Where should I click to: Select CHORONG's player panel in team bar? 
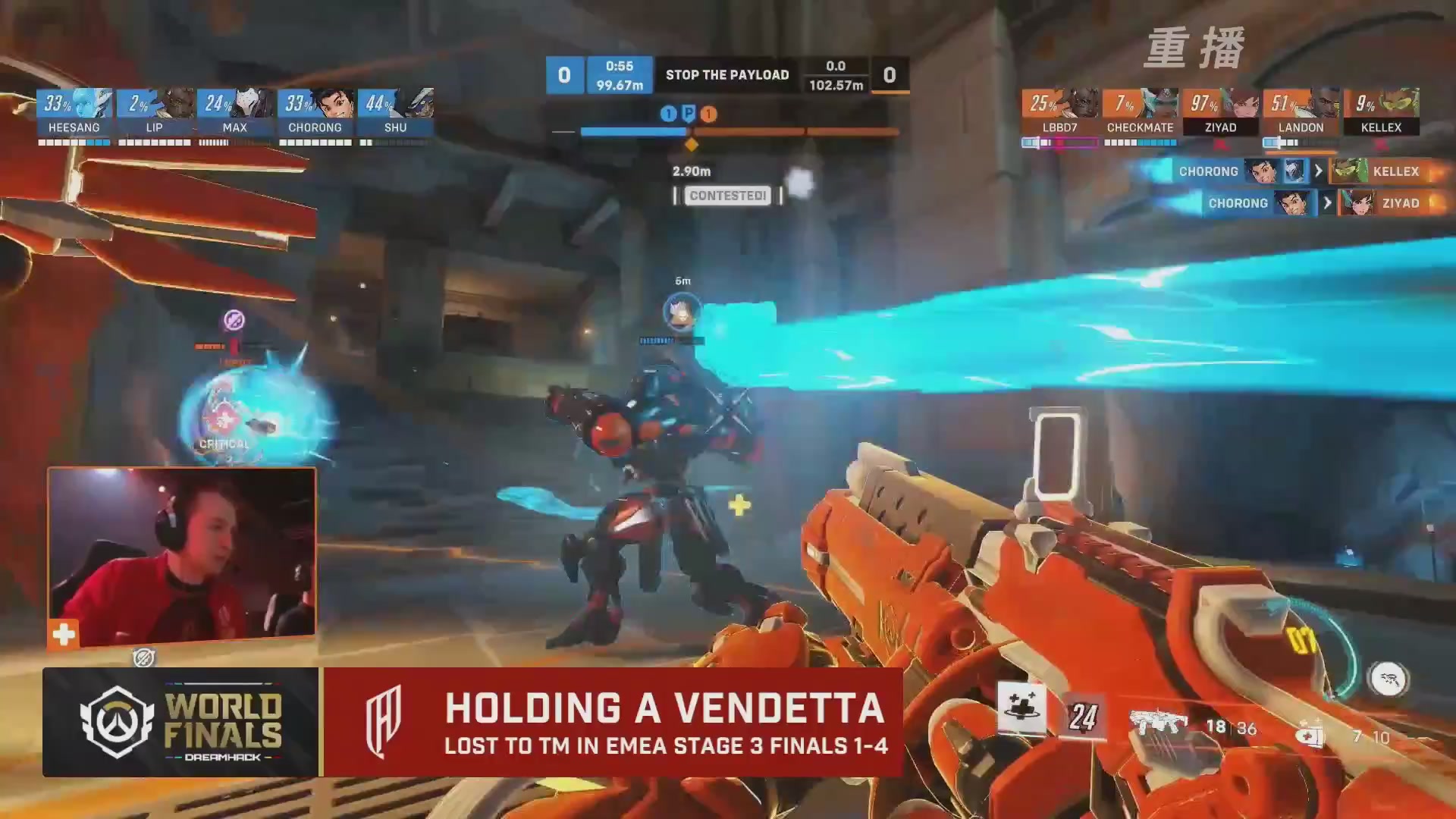tap(315, 112)
